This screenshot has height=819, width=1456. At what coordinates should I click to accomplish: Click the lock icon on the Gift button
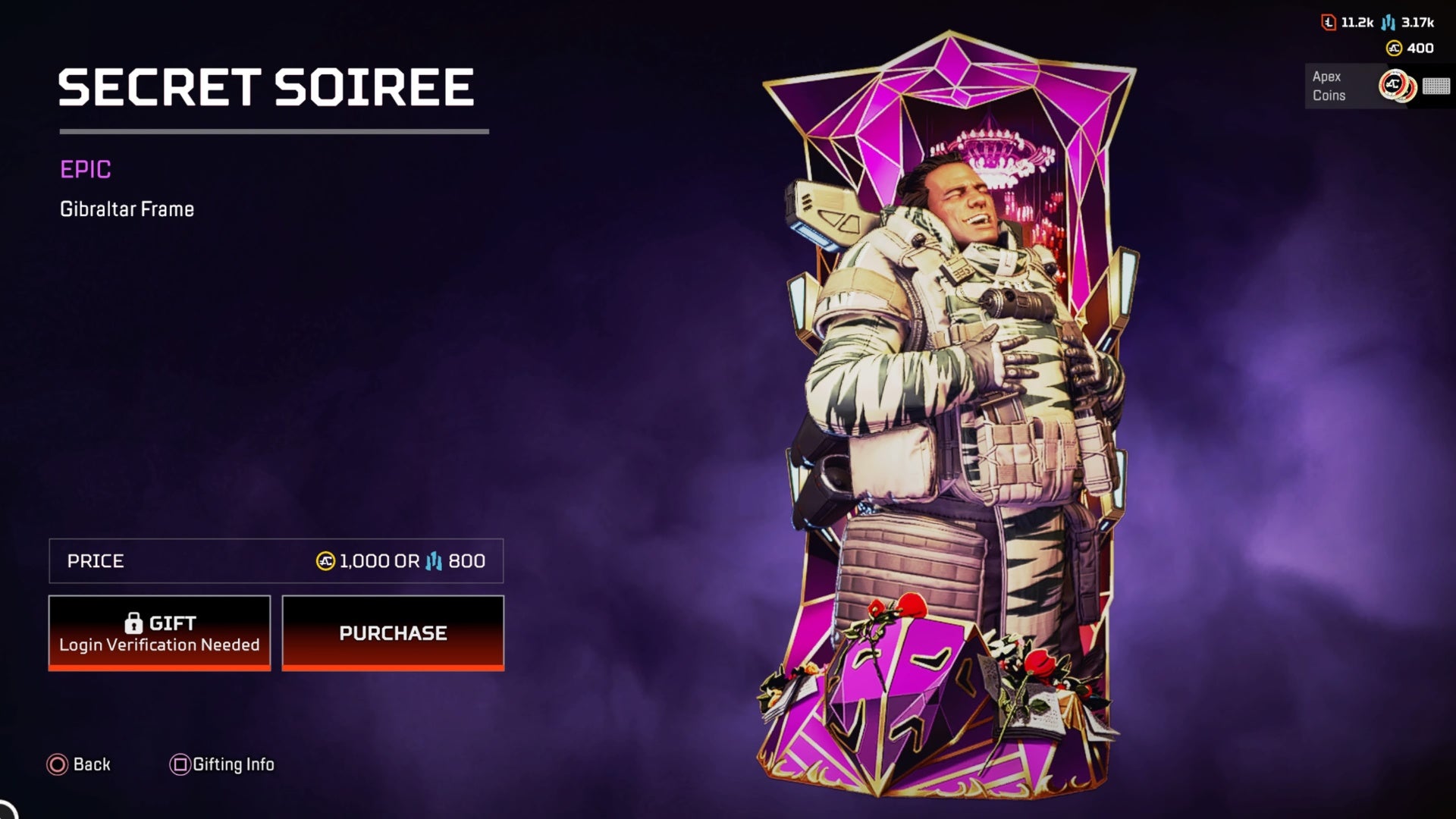135,622
